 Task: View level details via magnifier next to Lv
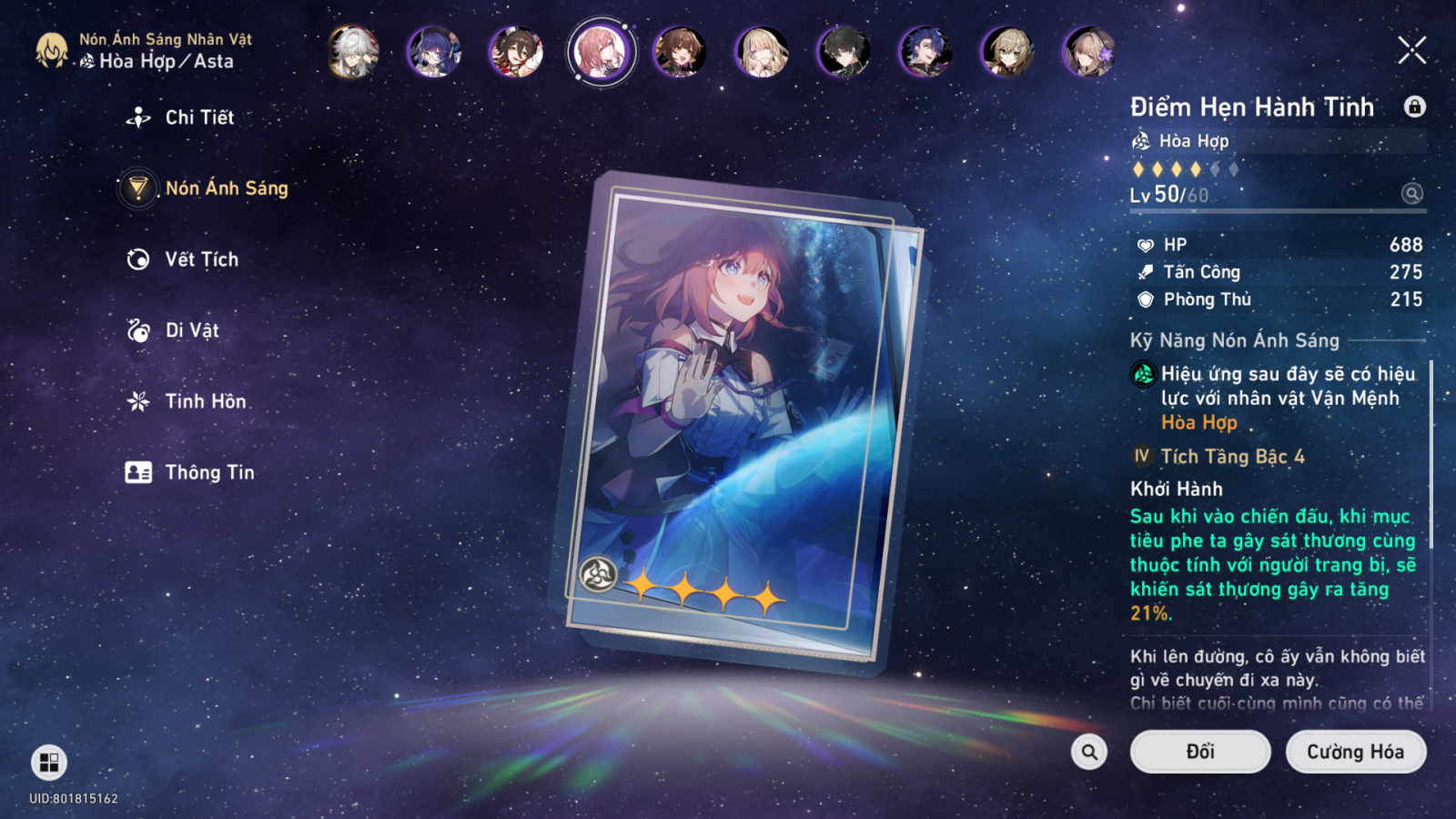pos(1411,194)
